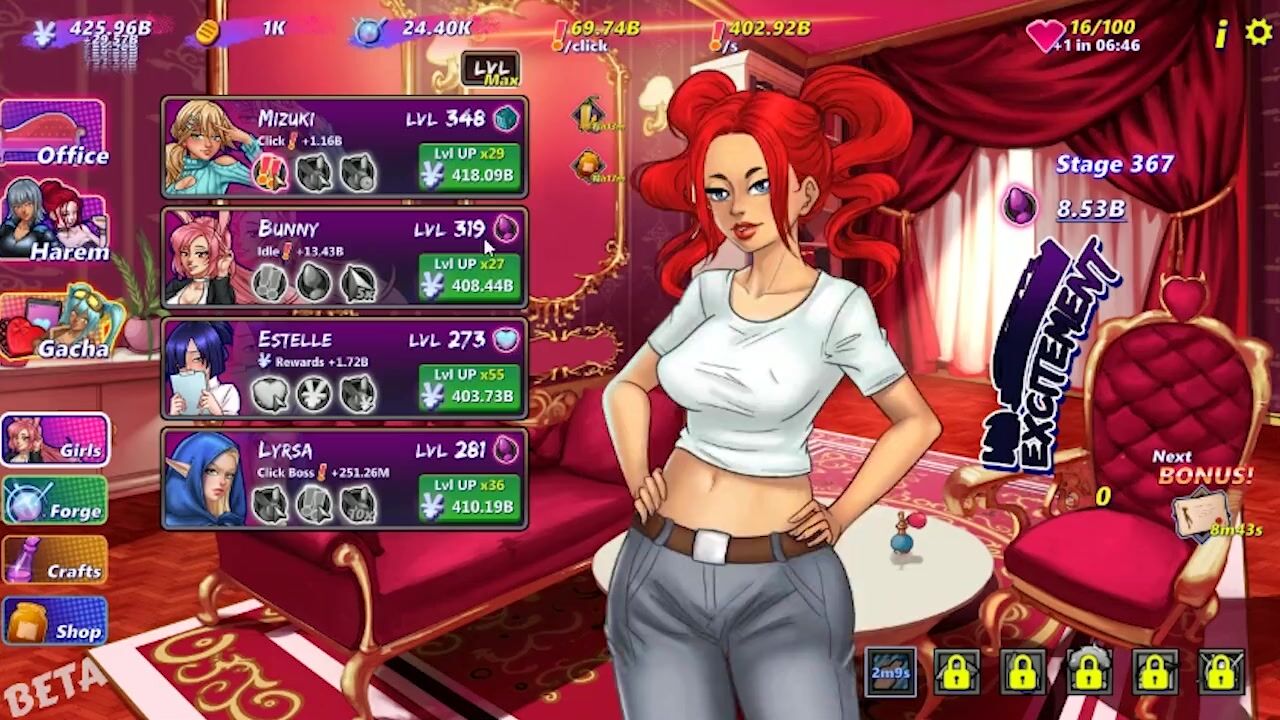Image resolution: width=1280 pixels, height=720 pixels.
Task: Toggle the LVL Max multiplier button
Action: [x=490, y=71]
